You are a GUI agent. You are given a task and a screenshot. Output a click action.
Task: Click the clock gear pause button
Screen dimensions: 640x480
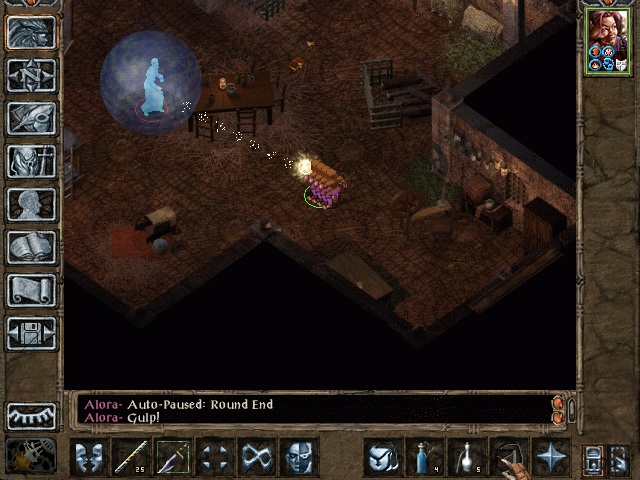click(31, 457)
